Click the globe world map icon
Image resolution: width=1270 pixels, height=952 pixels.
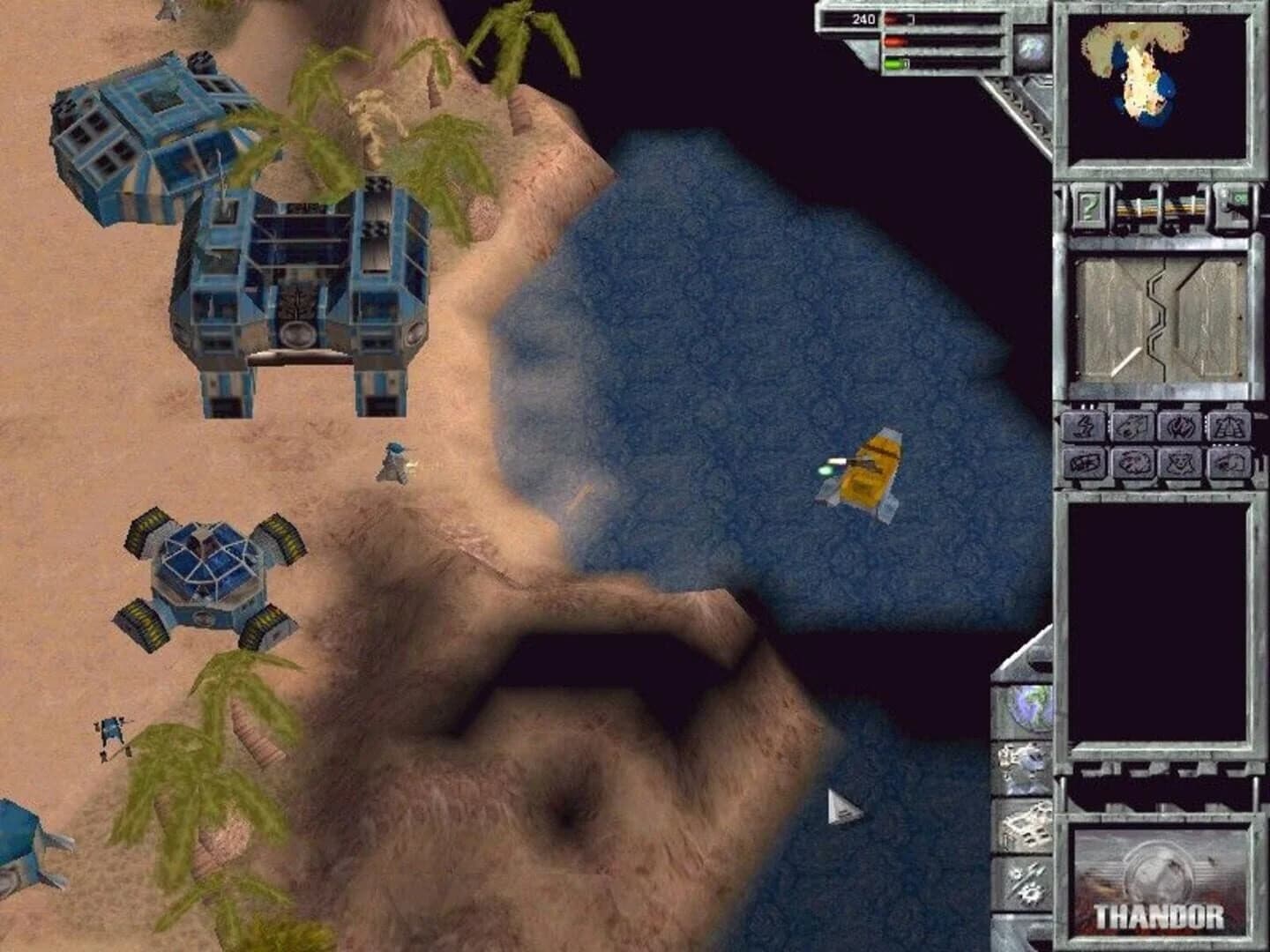coord(1027,709)
